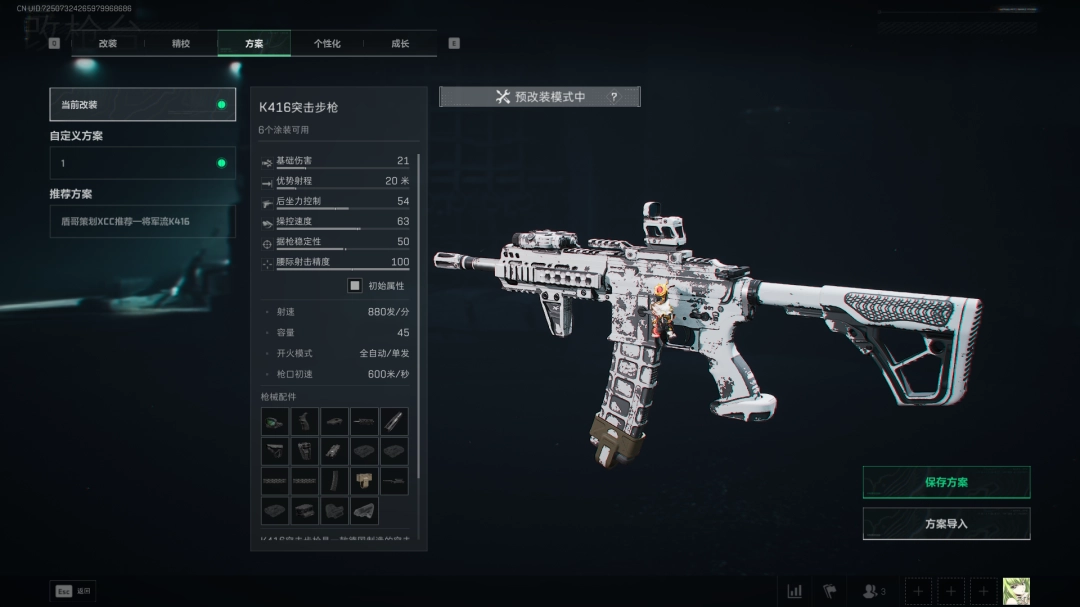Import a scheme via 方案导入
The width and height of the screenshot is (1080, 607).
coord(946,524)
